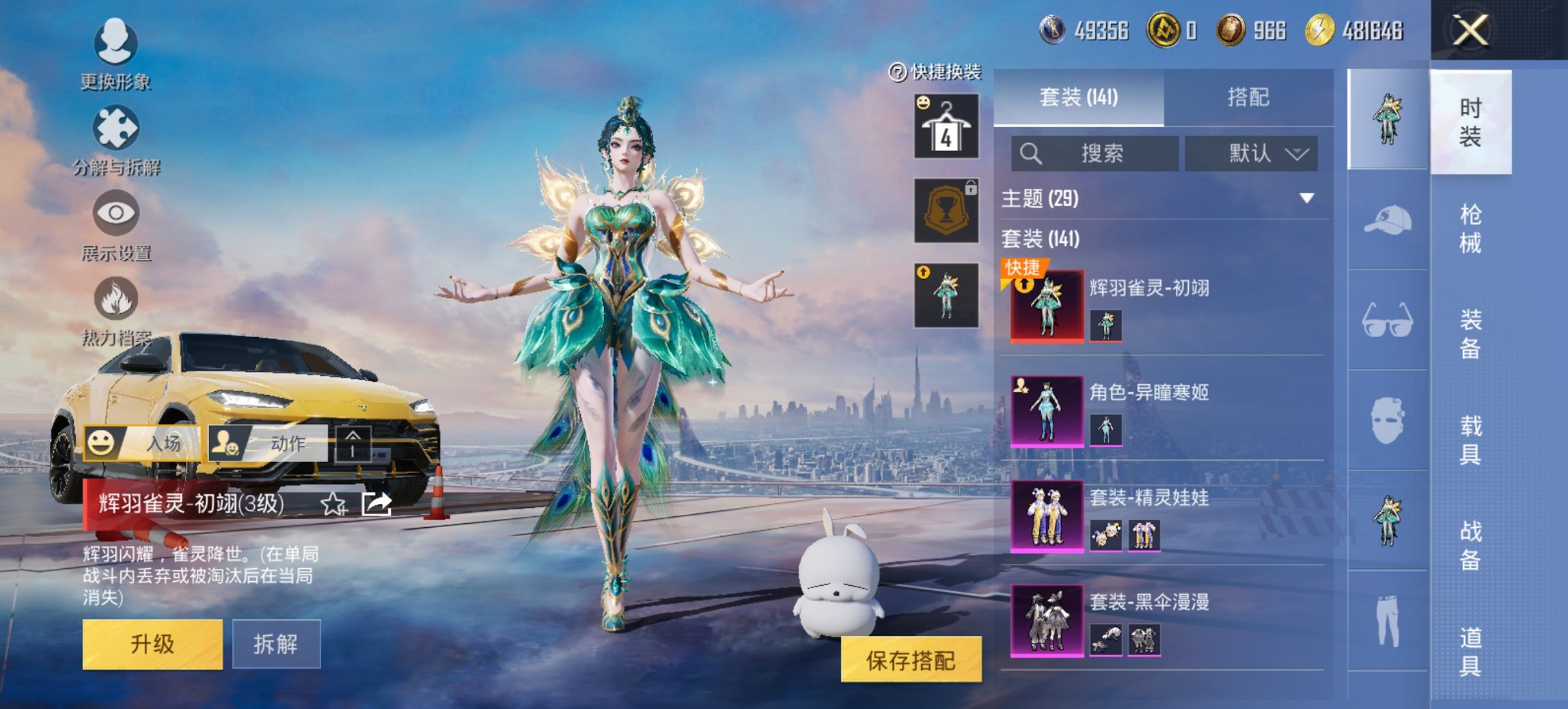
Task: Click the 拆解 dismantle button
Action: coord(276,644)
